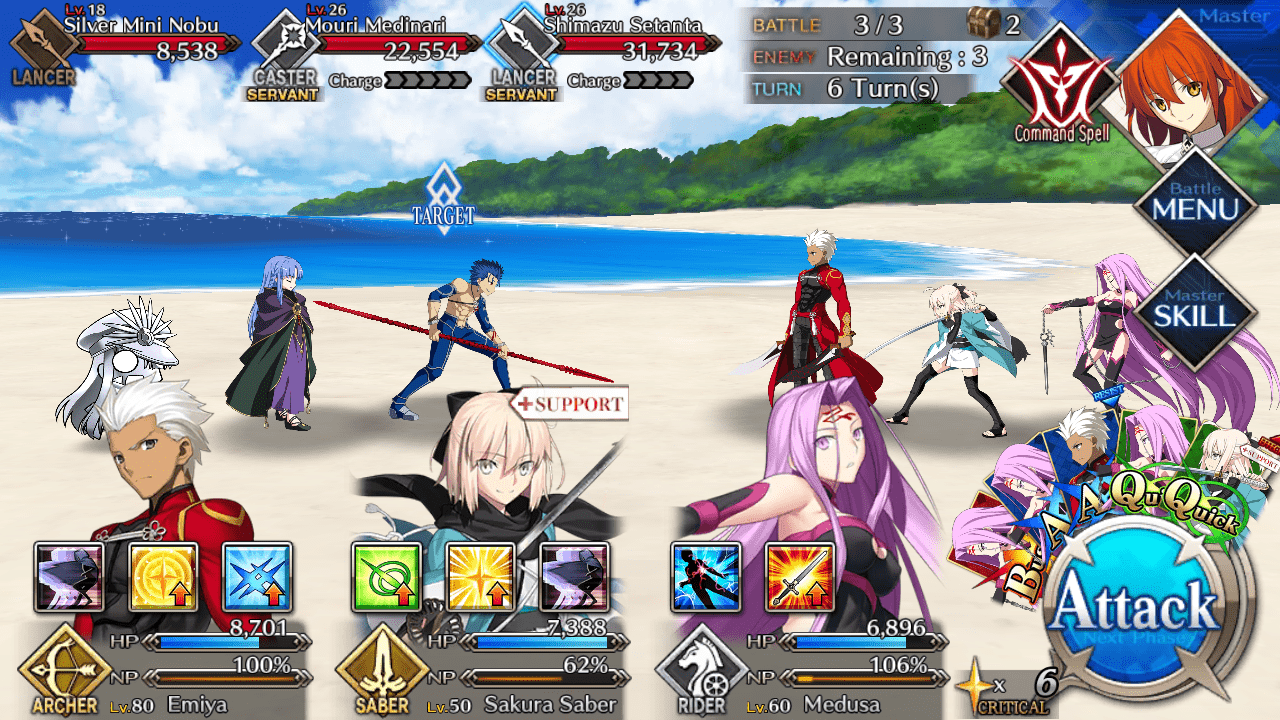This screenshot has width=1280, height=720.
Task: Use Emiya's purple evasion figure skill
Action: click(x=69, y=577)
